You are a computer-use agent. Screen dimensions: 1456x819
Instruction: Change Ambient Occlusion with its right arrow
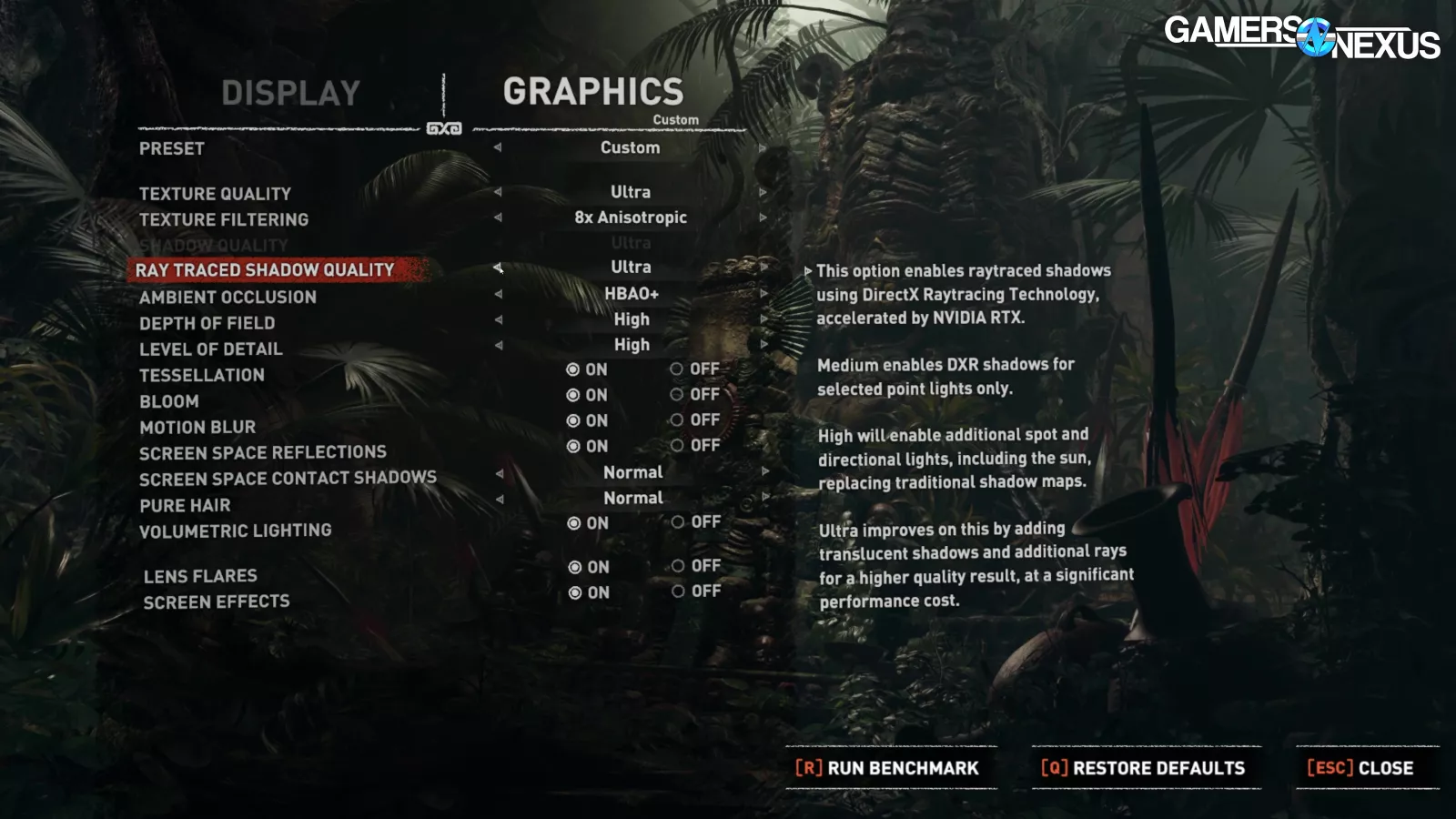(763, 294)
